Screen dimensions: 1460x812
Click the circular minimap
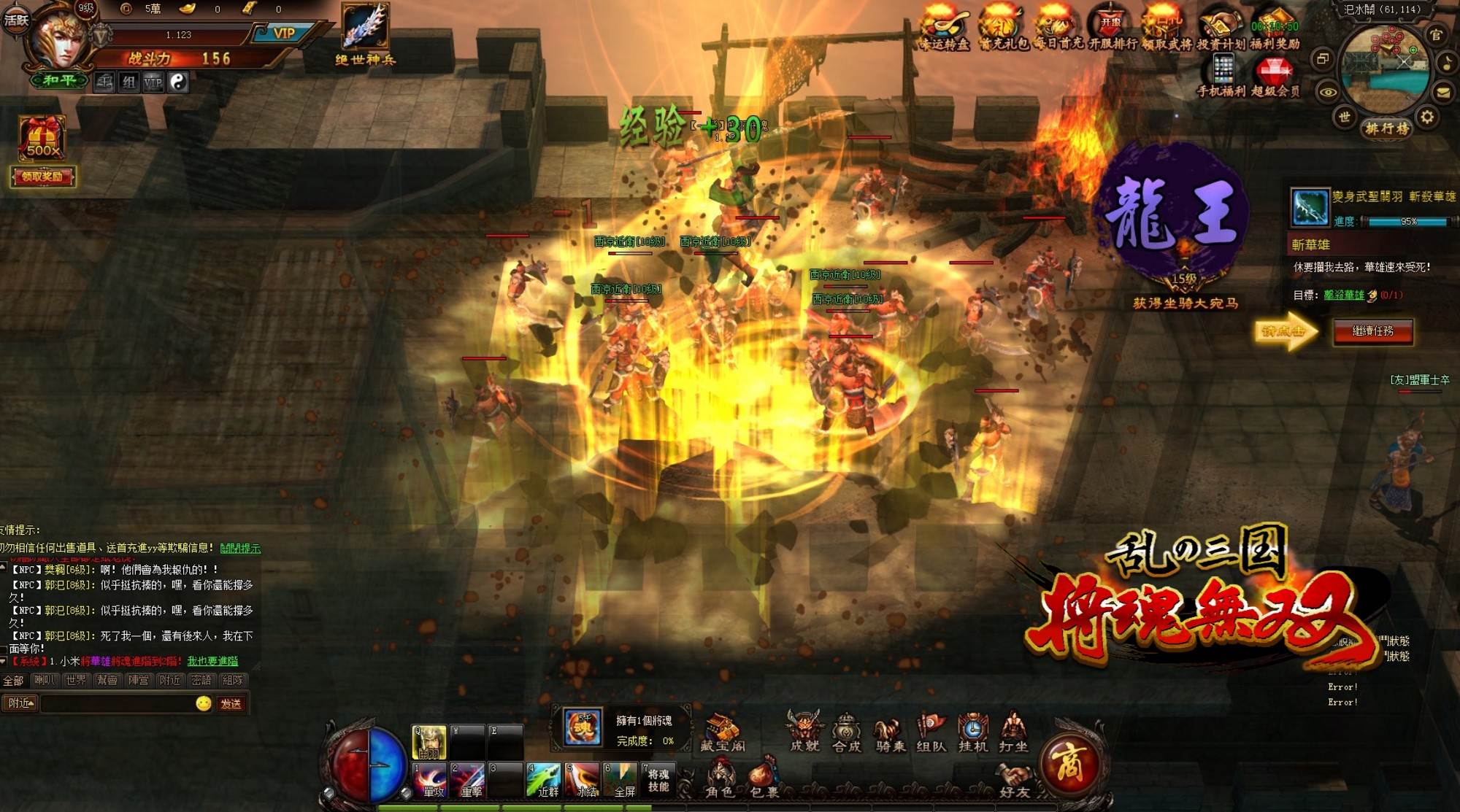(x=1385, y=69)
